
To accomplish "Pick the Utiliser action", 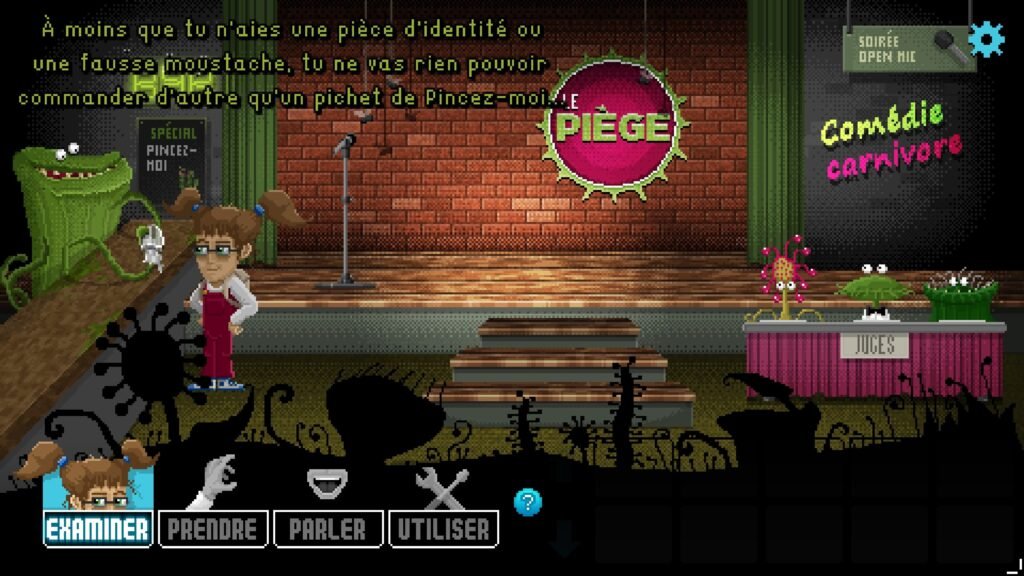I will [443, 529].
